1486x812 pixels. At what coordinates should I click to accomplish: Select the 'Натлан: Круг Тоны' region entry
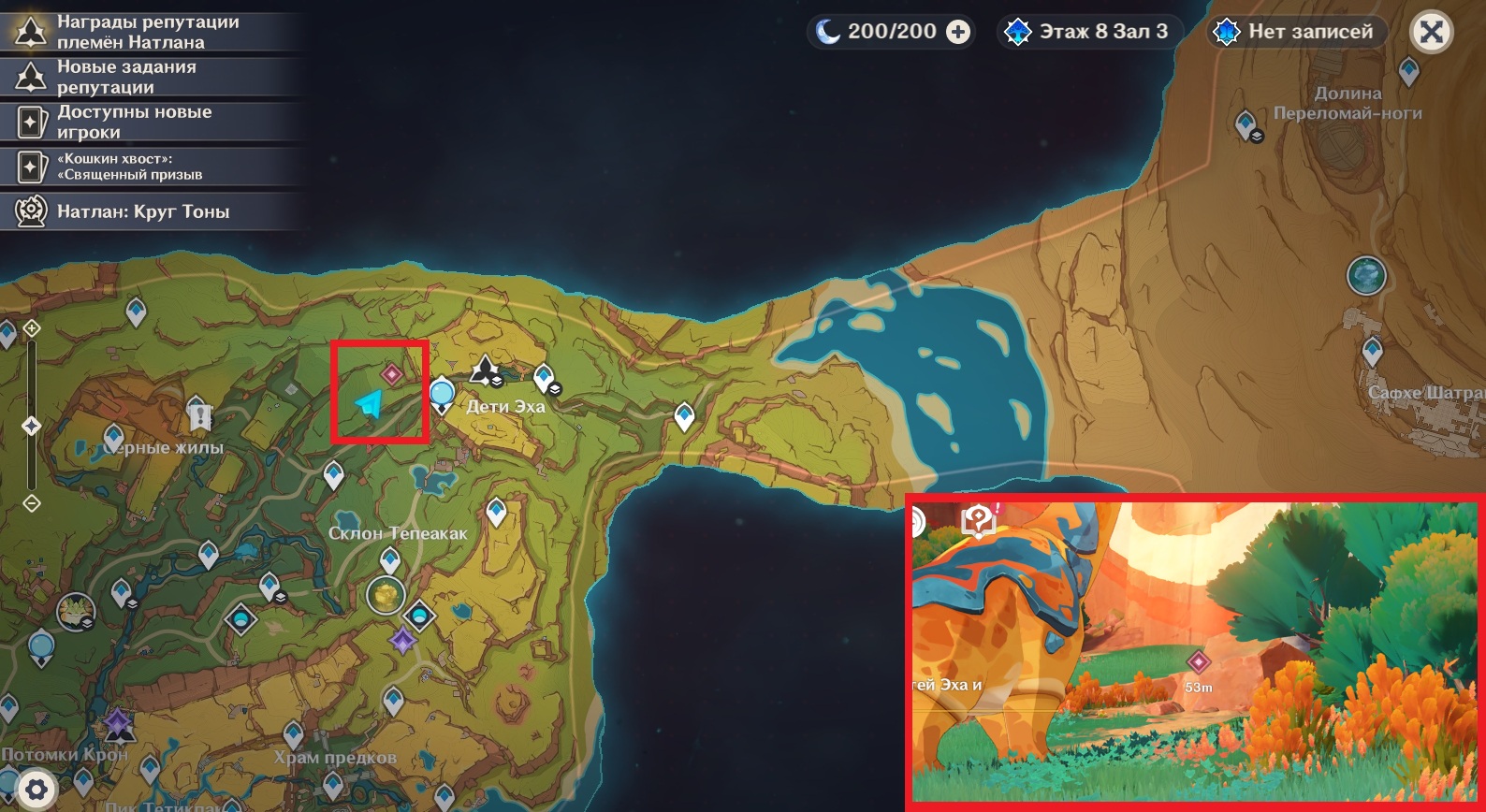point(150,211)
